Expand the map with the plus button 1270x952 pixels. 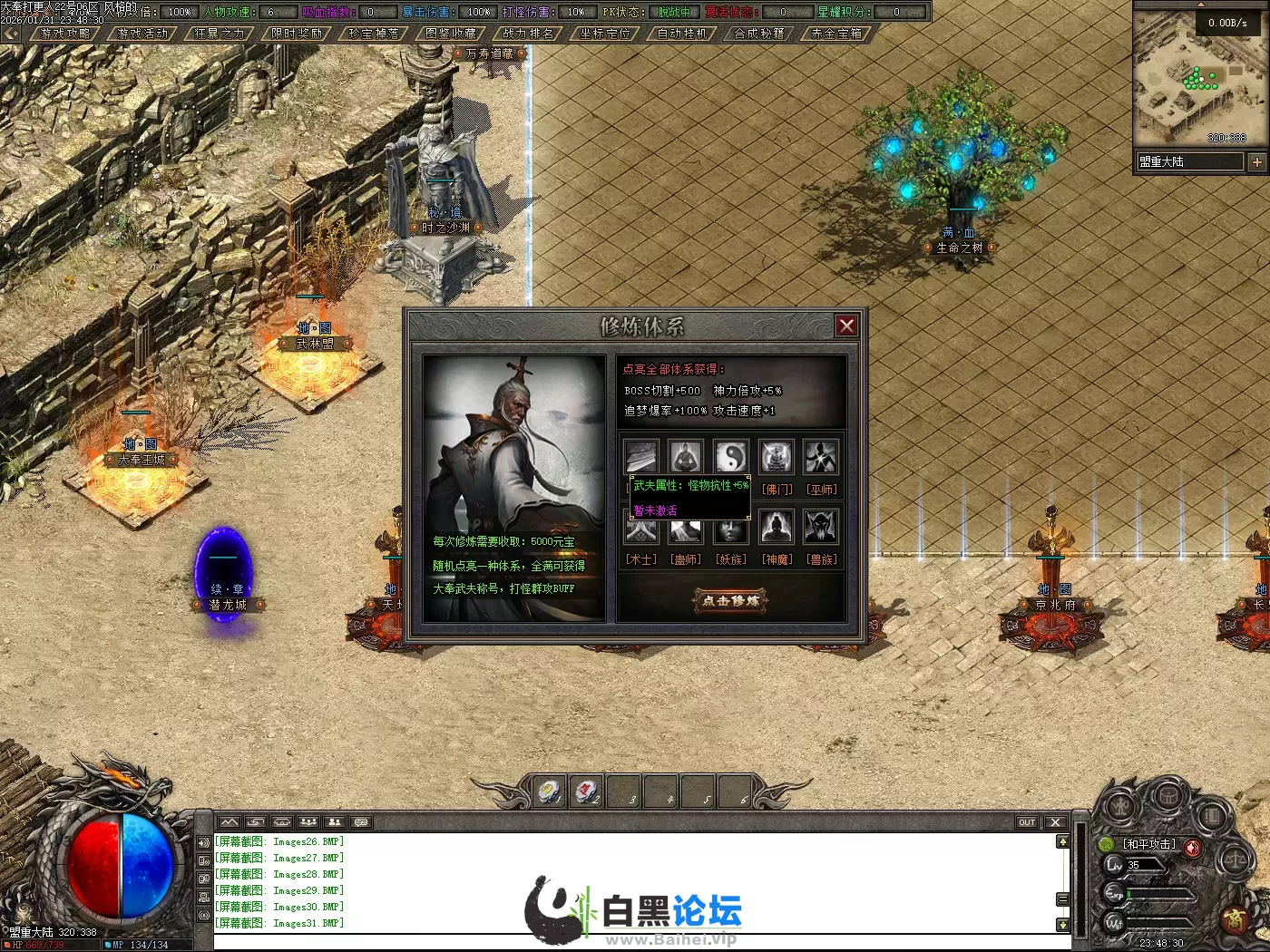pyautogui.click(x=1256, y=162)
